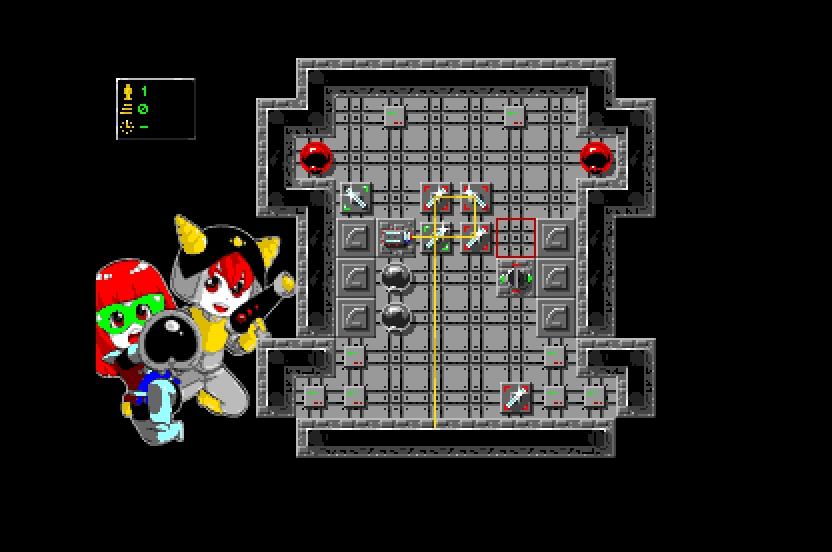Select the red-cornered mirror in the bottom row
832x552 pixels.
tap(516, 397)
